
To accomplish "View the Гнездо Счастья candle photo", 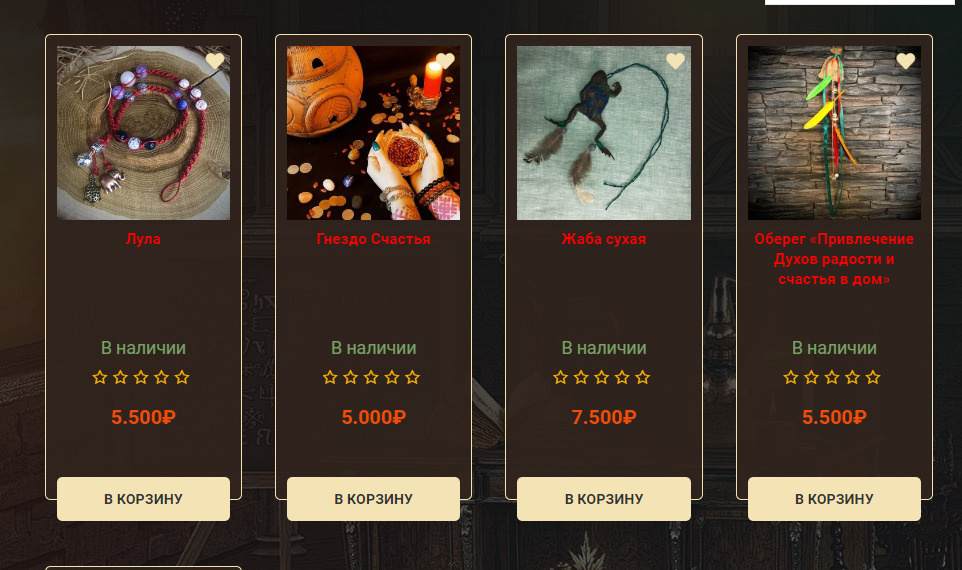I will pos(373,133).
